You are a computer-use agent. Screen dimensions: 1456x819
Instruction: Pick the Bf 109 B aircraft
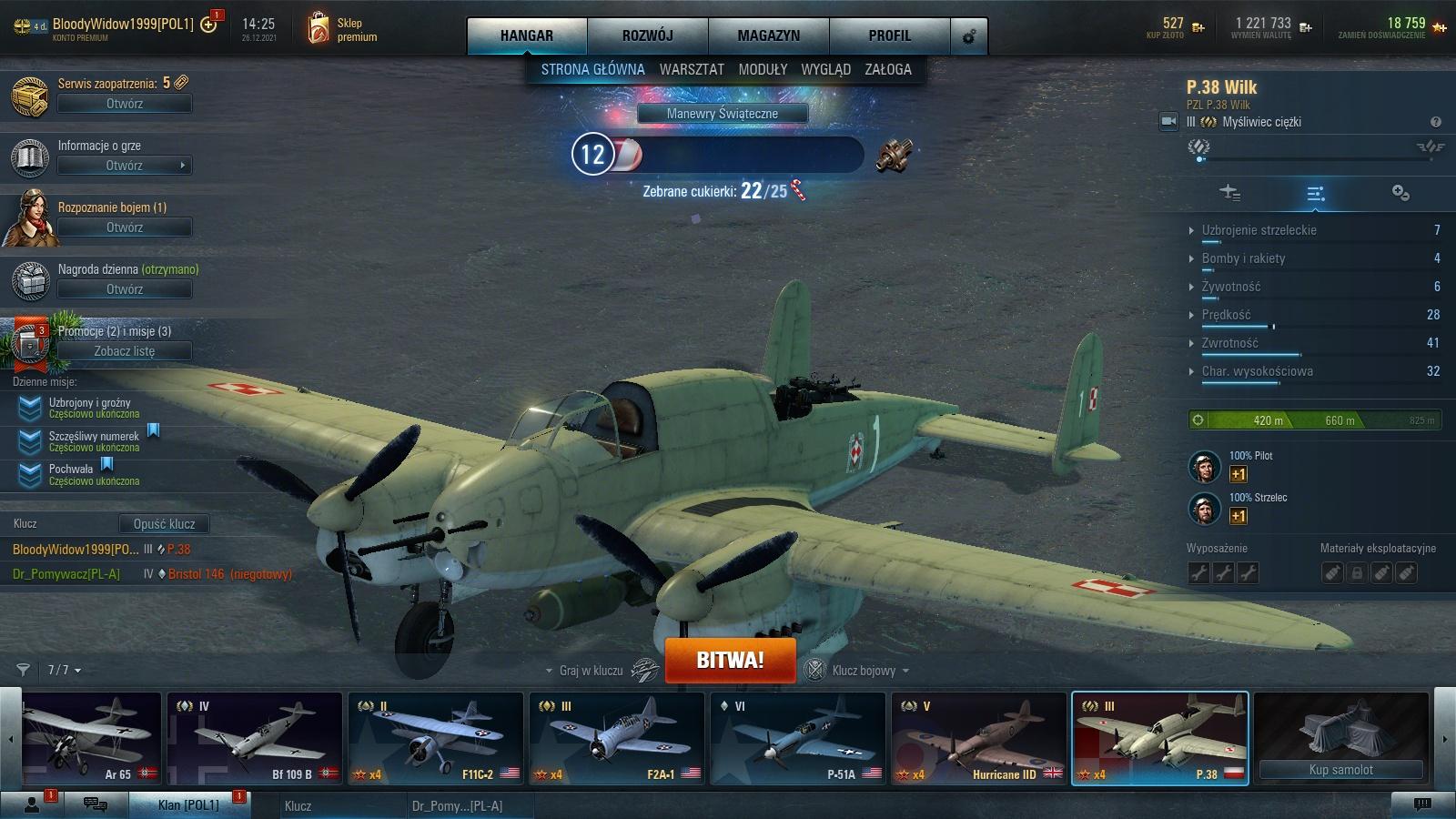(254, 739)
